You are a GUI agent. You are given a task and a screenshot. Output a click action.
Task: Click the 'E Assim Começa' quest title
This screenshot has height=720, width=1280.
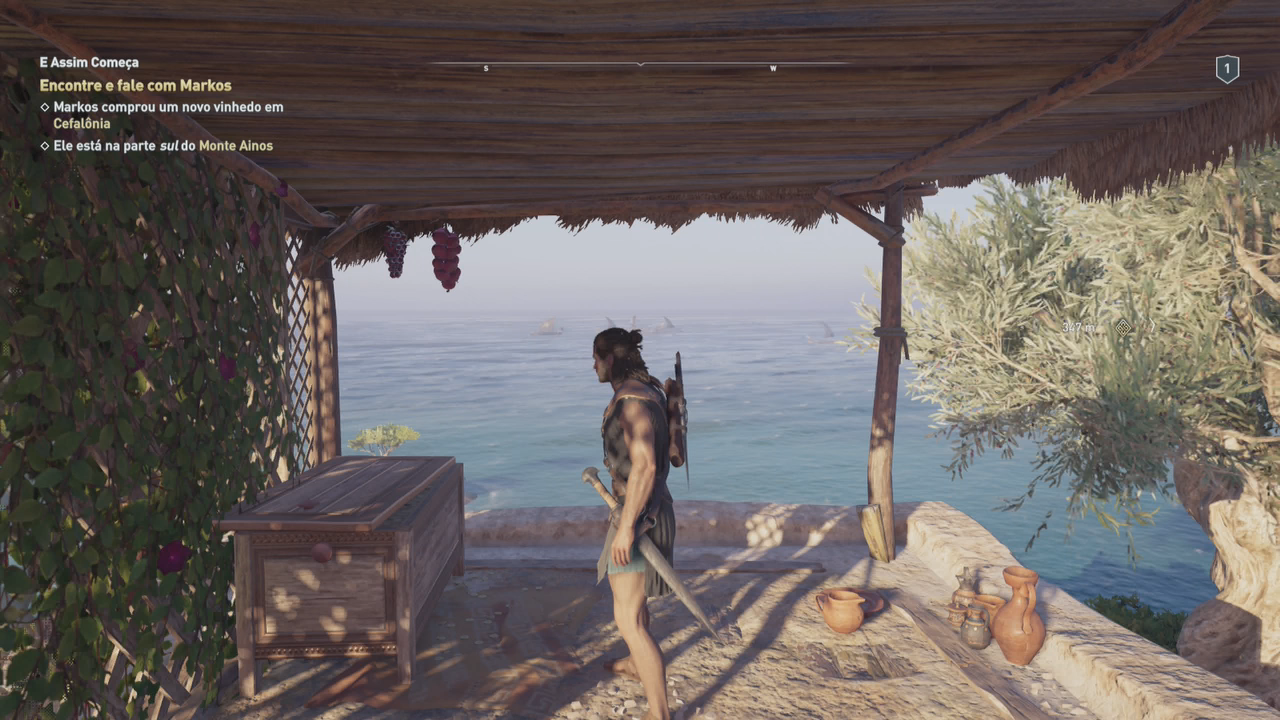pos(89,62)
